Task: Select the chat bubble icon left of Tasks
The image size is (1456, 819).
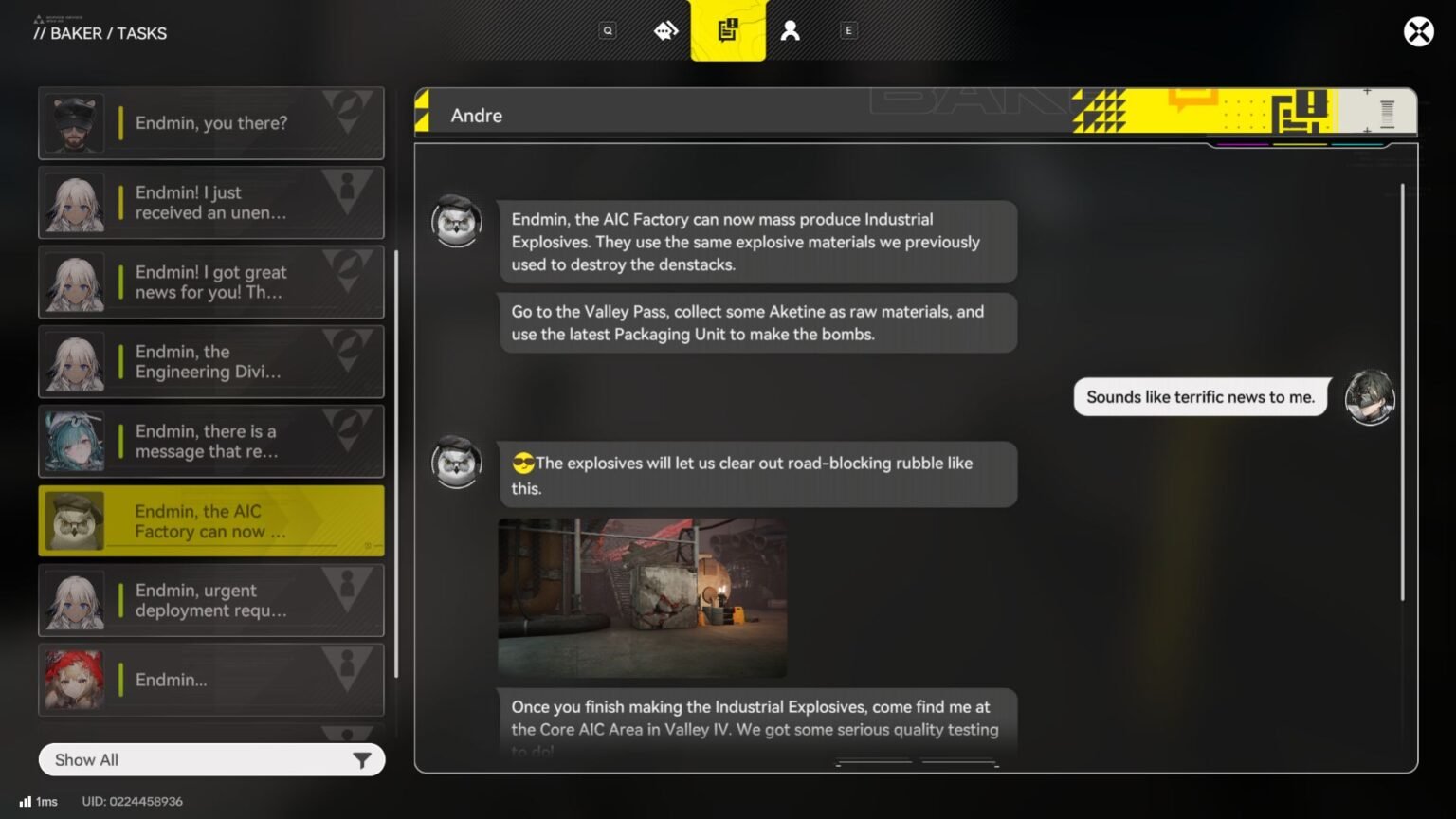Action: click(x=666, y=29)
